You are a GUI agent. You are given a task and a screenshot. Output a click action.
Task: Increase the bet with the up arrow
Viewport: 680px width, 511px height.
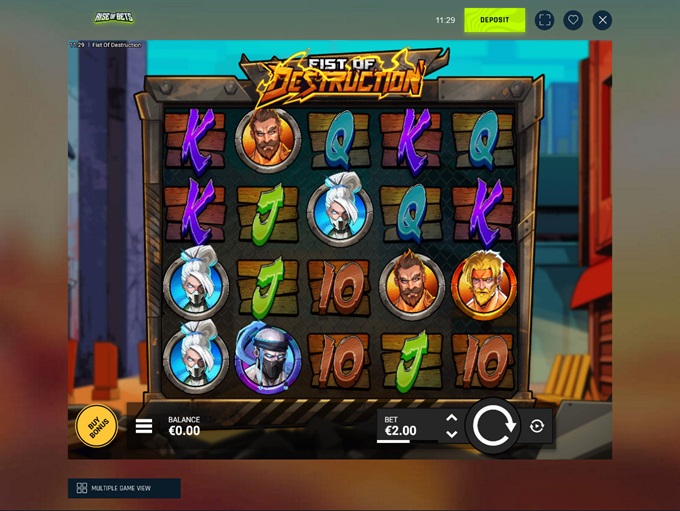coord(451,418)
